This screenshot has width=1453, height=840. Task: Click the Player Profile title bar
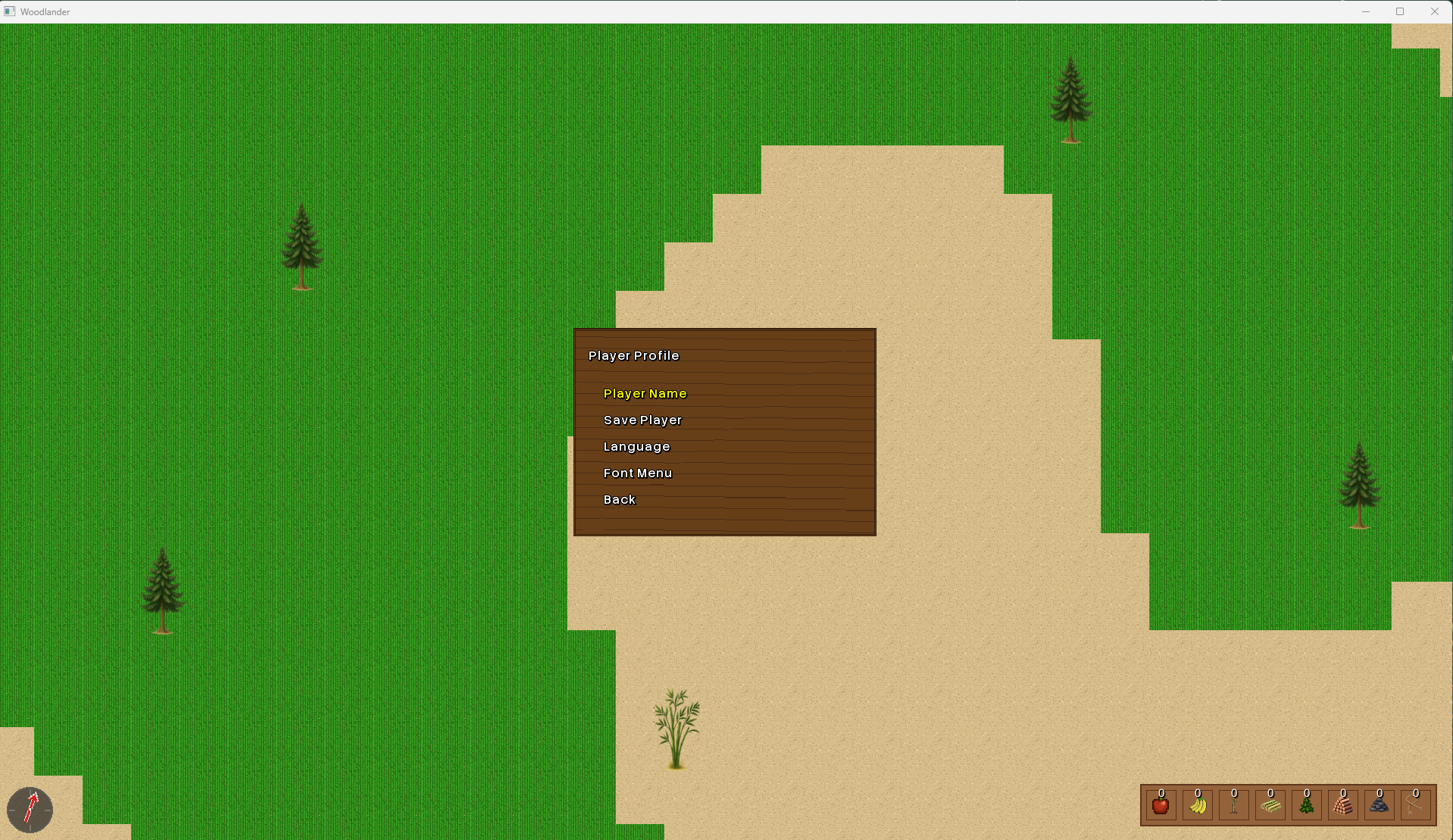tap(633, 355)
